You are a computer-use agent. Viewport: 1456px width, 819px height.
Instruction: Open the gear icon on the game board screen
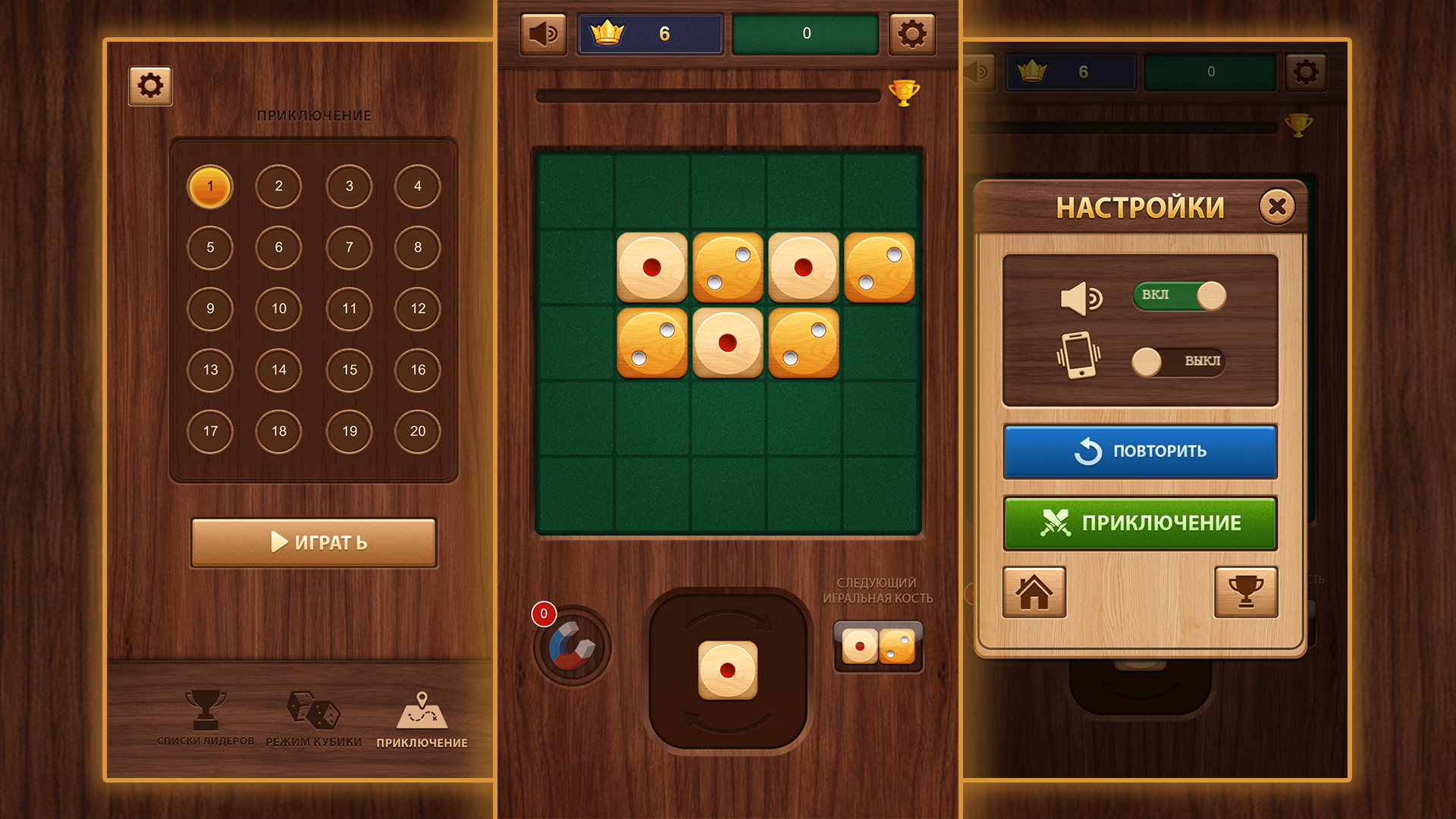(x=912, y=33)
